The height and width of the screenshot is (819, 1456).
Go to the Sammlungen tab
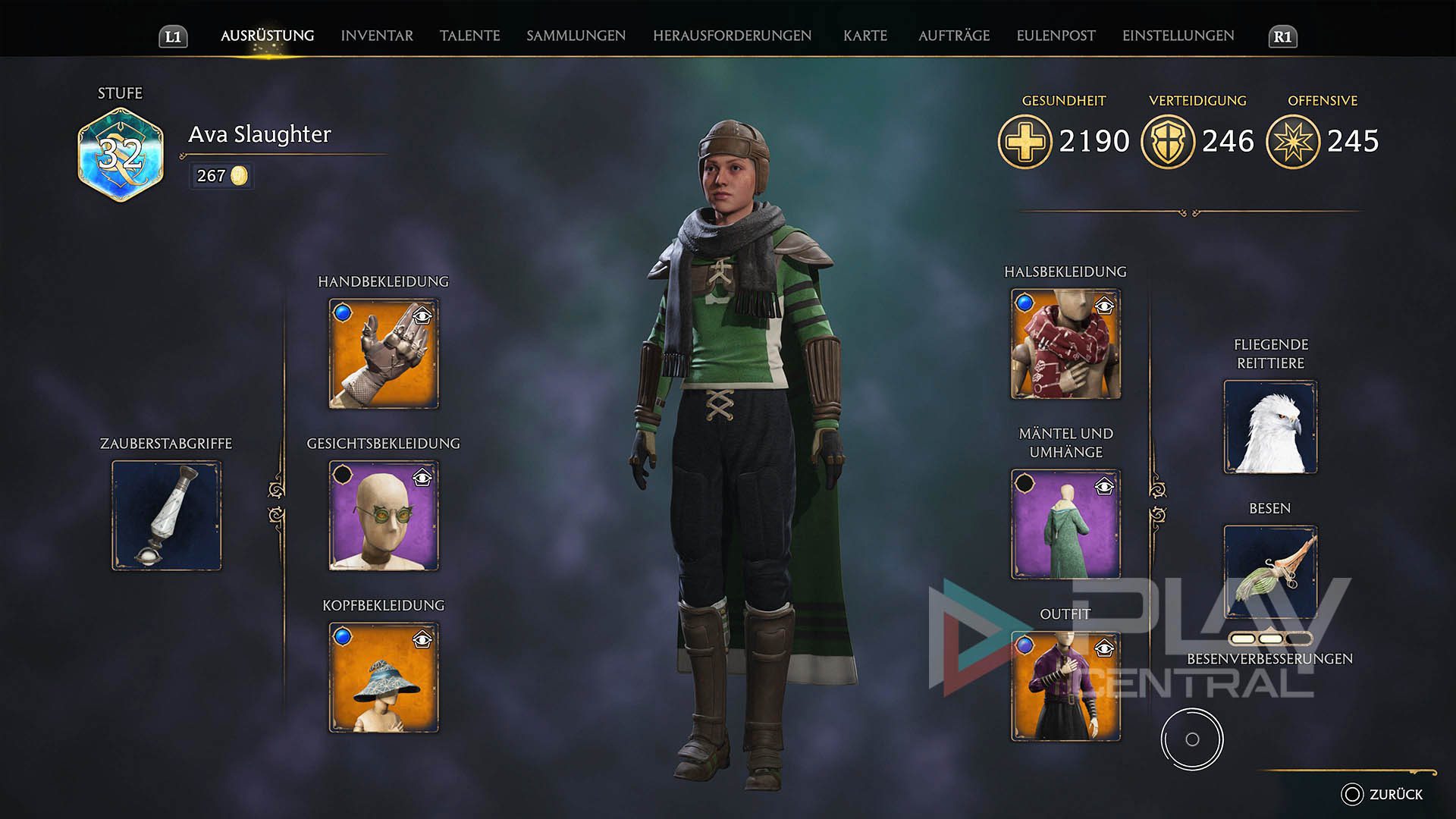tap(576, 36)
